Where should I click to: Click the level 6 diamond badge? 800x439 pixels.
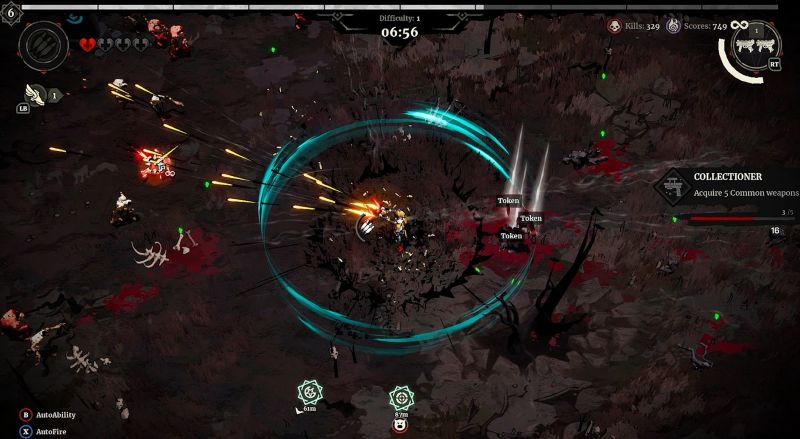[11, 11]
